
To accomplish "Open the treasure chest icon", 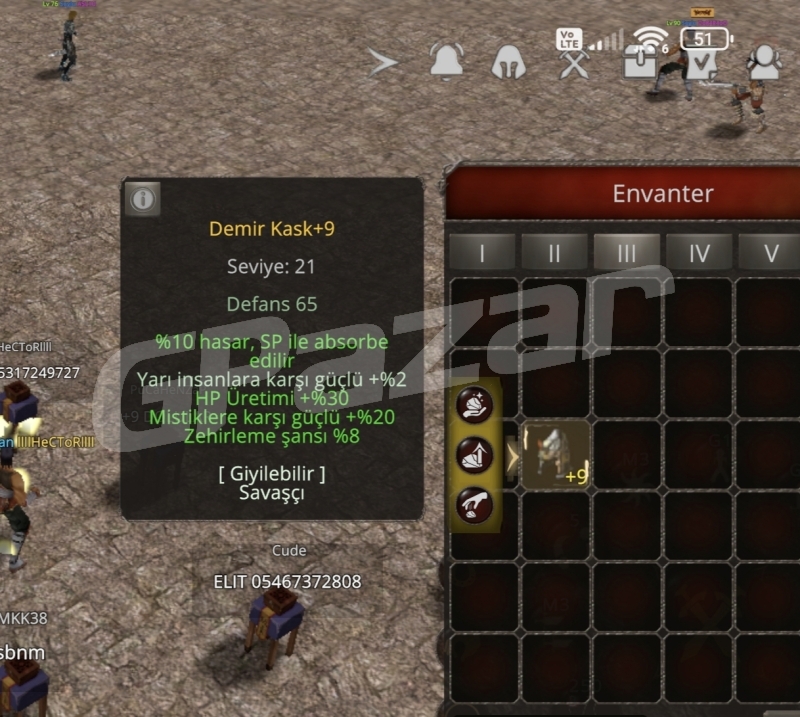I will coord(638,63).
